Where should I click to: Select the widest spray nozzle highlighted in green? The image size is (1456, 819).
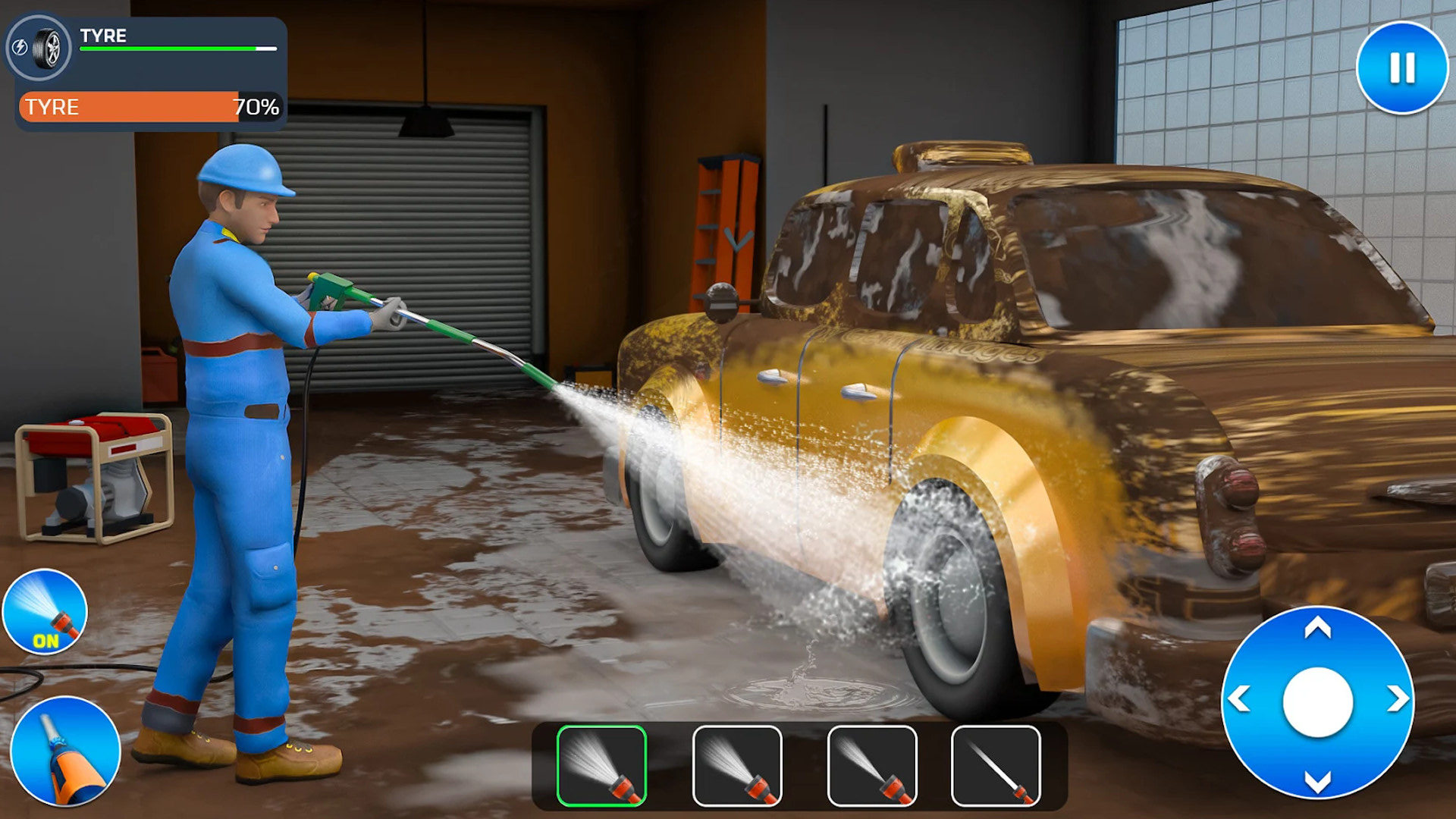tap(601, 766)
